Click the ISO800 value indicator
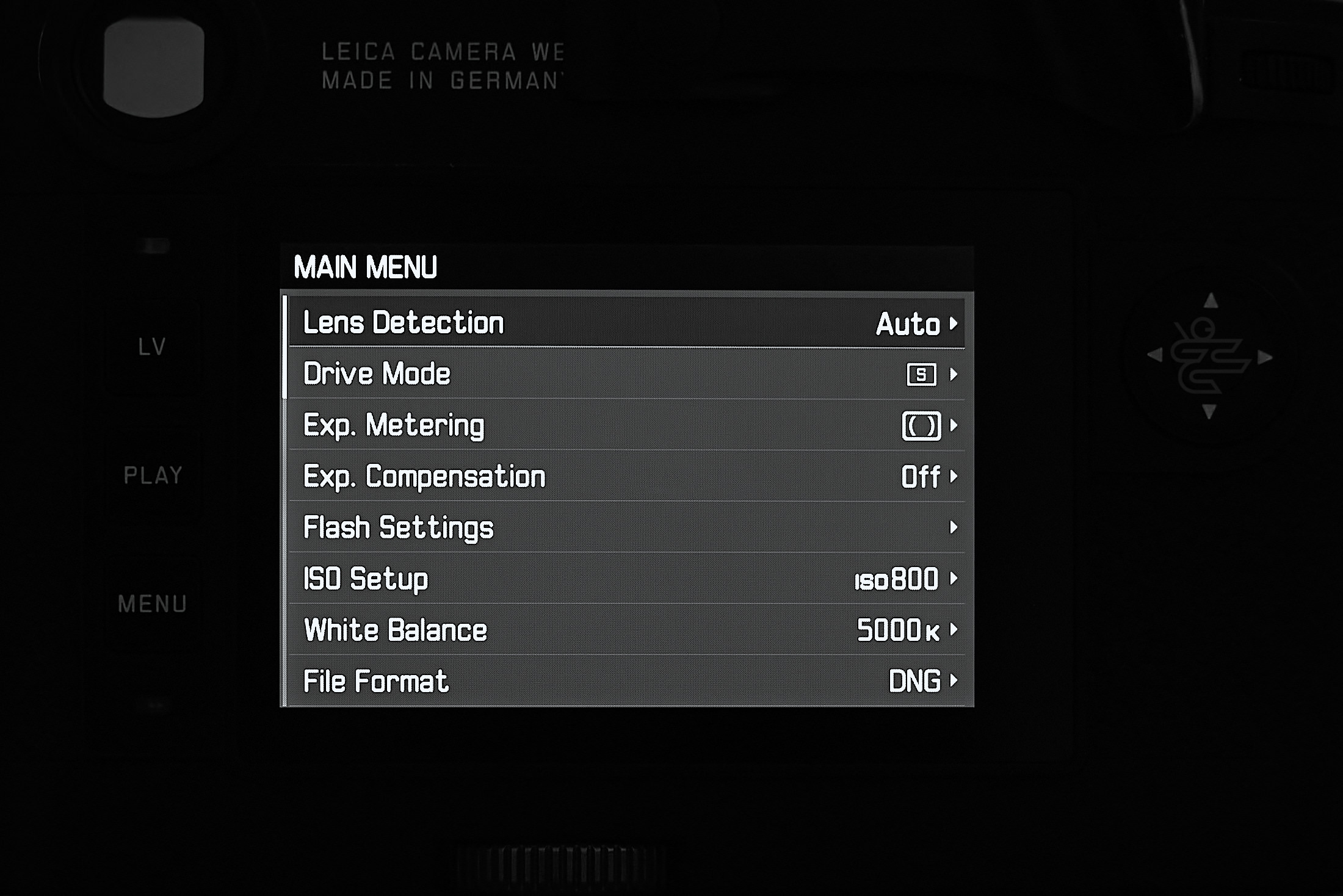 [x=896, y=580]
